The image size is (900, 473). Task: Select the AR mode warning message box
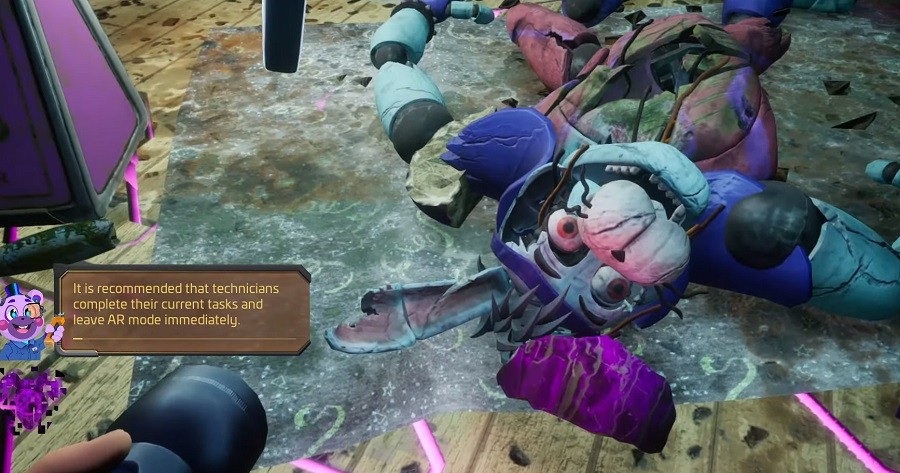[182, 307]
